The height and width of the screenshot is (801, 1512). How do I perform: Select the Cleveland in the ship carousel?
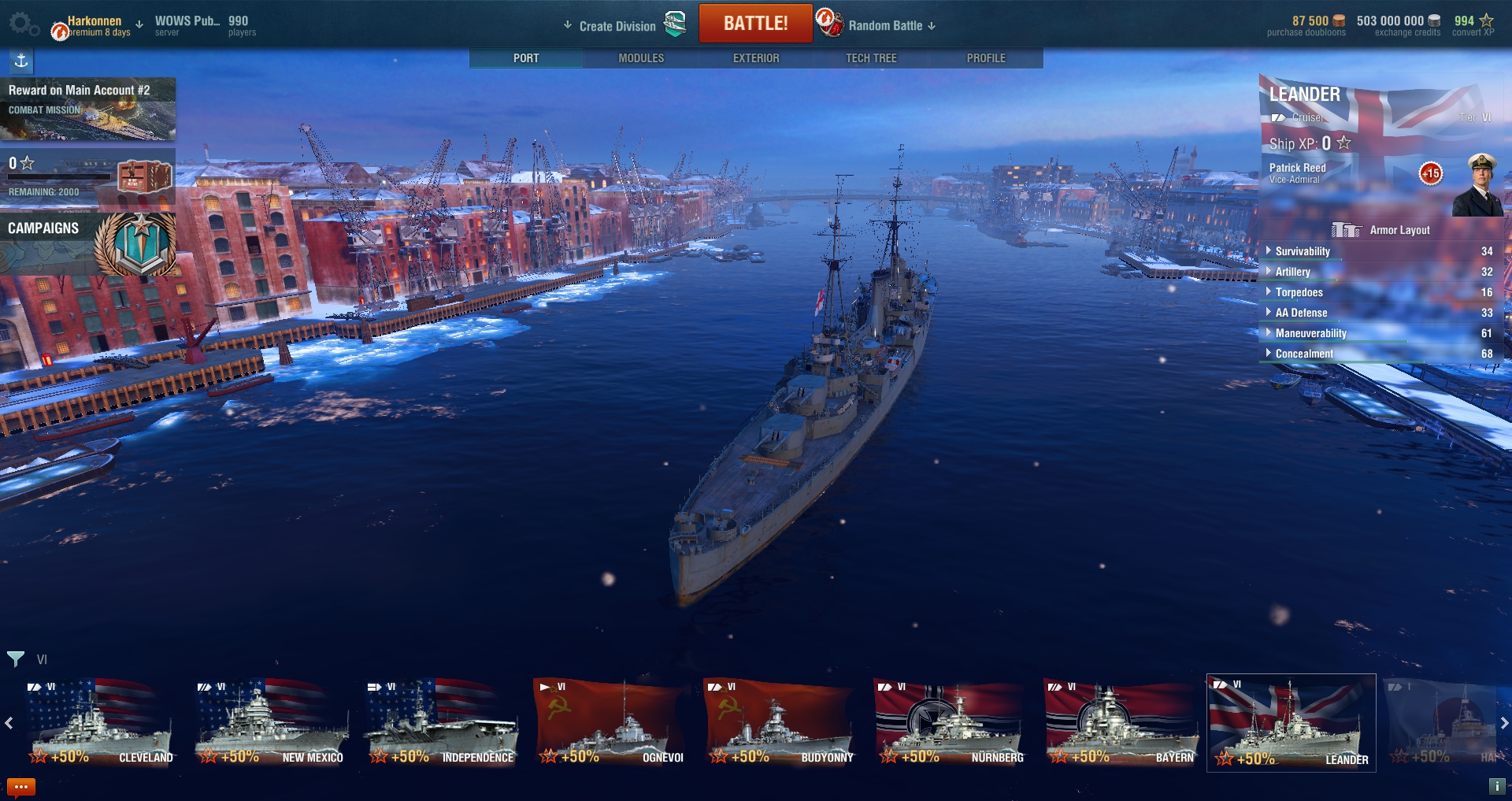click(x=100, y=723)
